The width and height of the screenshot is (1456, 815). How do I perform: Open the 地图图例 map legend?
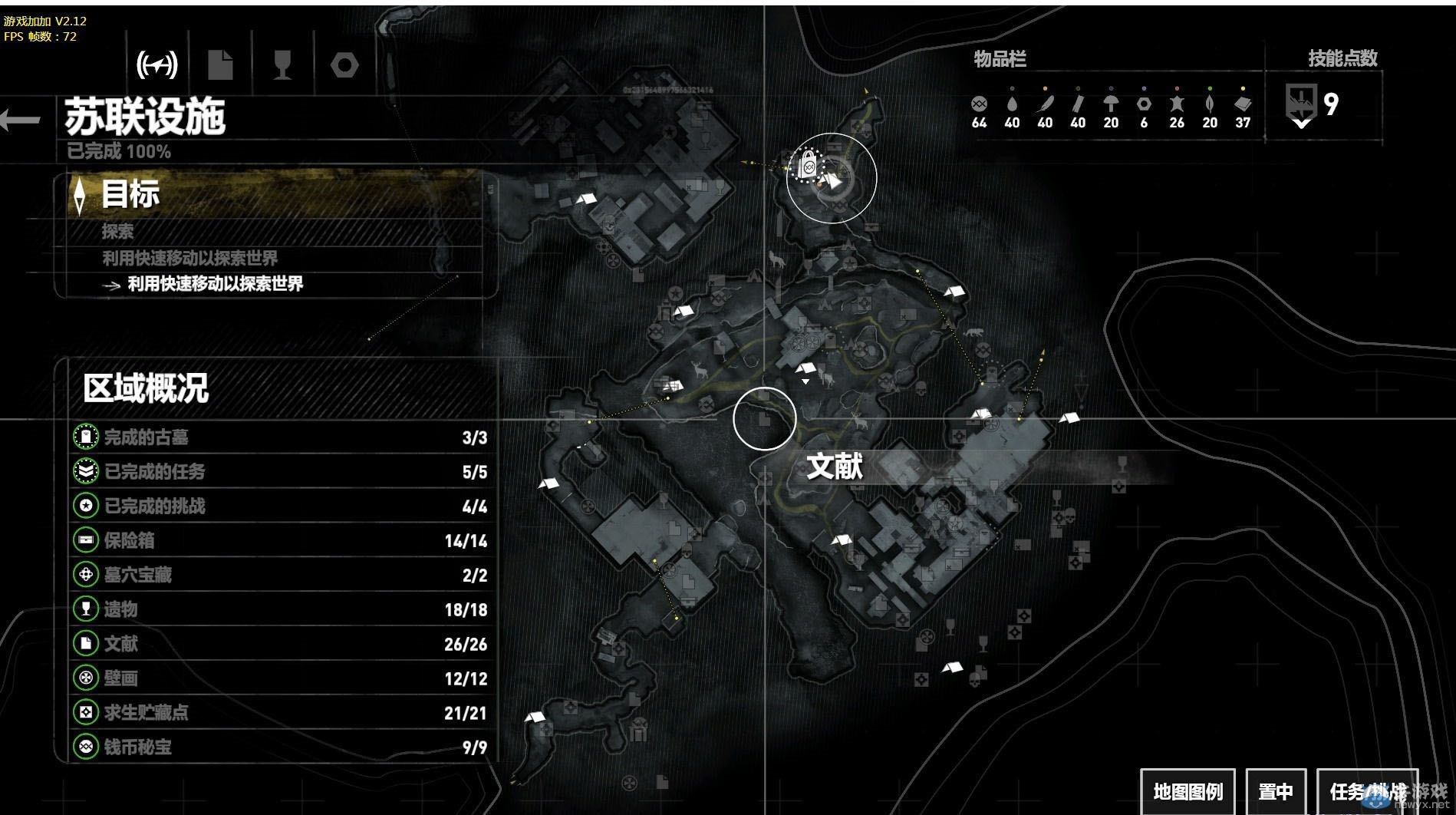click(1188, 791)
